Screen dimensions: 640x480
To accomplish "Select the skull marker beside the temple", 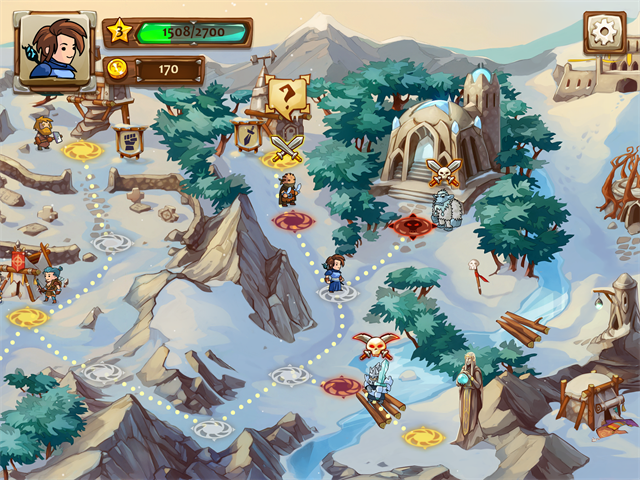I will pos(442,170).
